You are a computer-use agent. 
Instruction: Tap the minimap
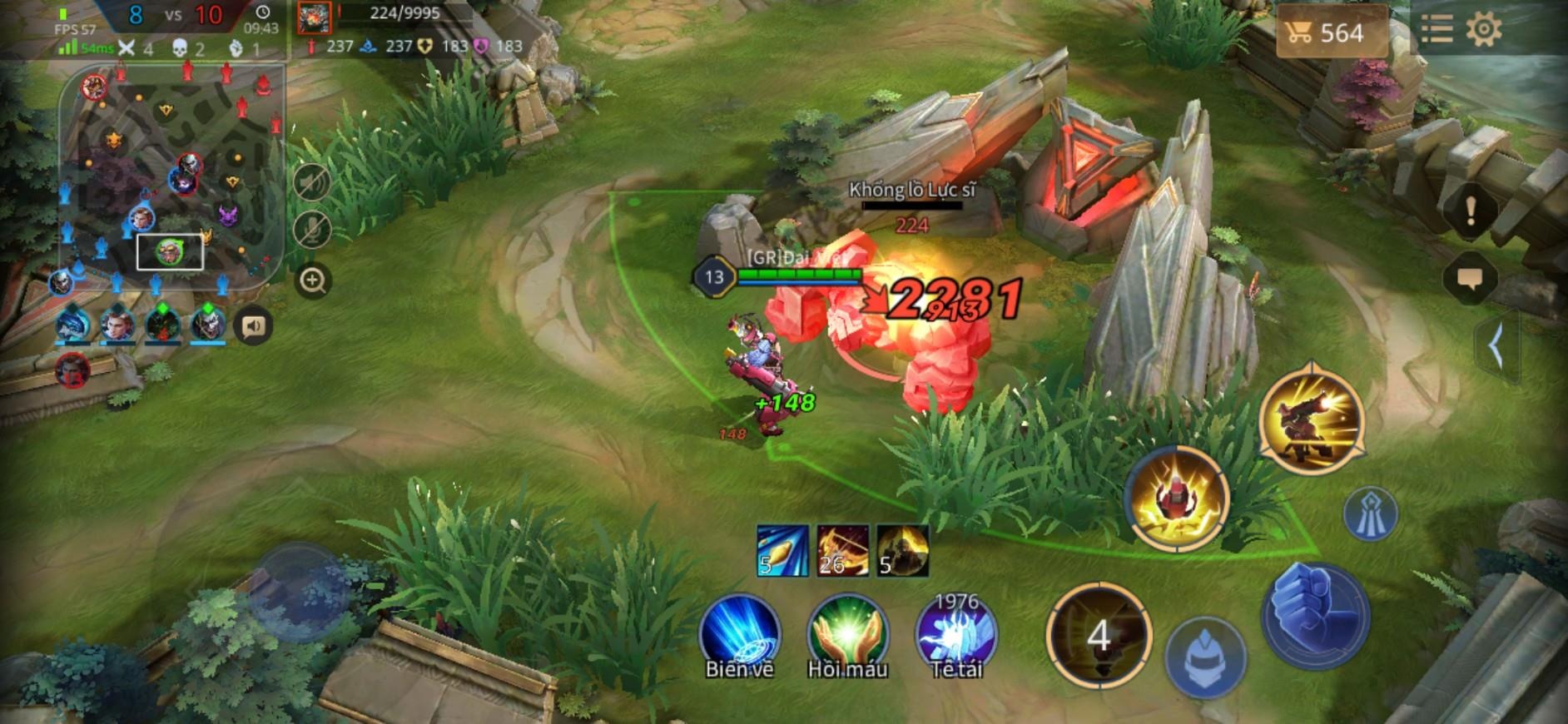pyautogui.click(x=173, y=178)
